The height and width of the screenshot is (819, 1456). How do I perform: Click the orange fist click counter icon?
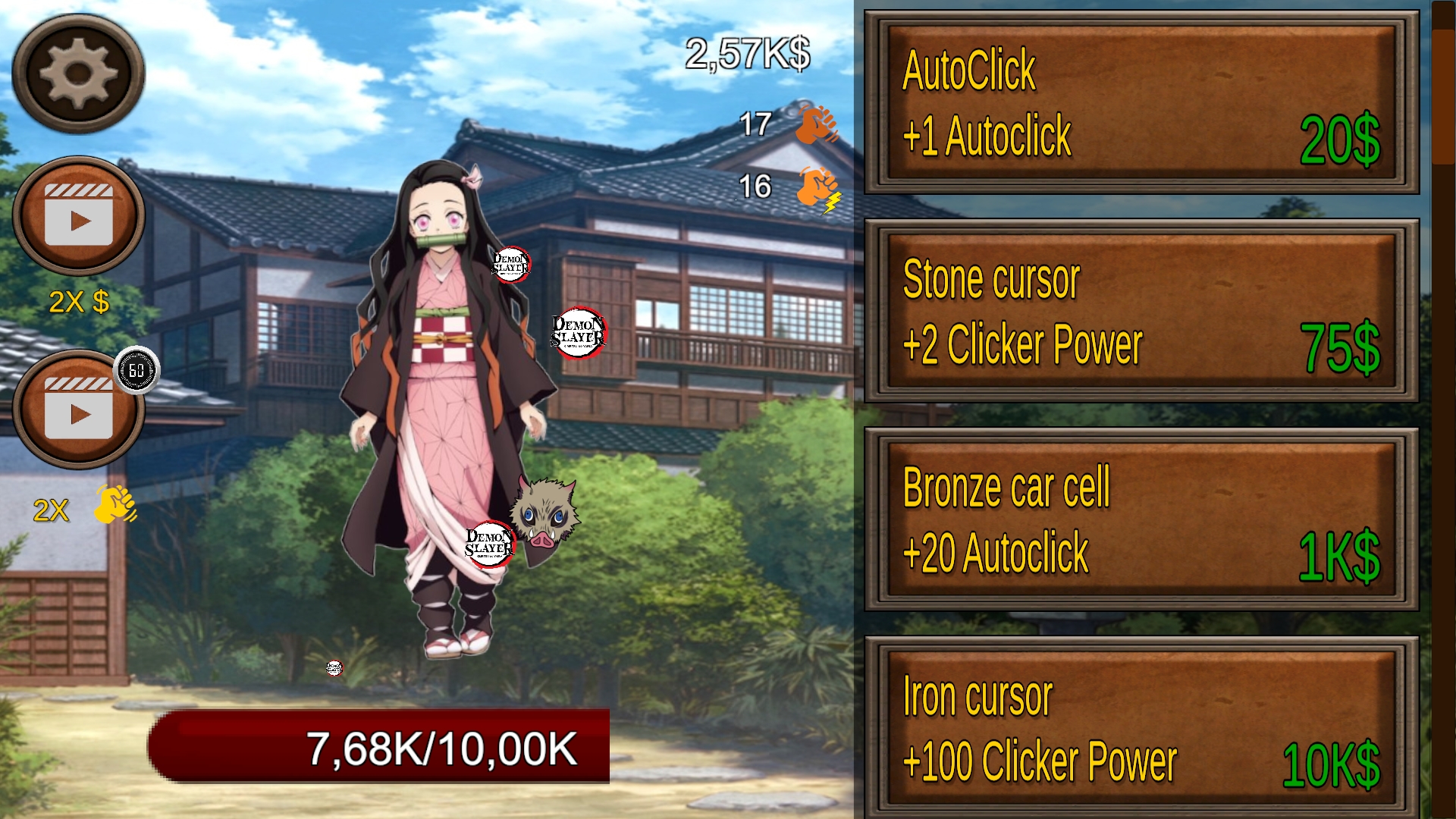(x=811, y=127)
